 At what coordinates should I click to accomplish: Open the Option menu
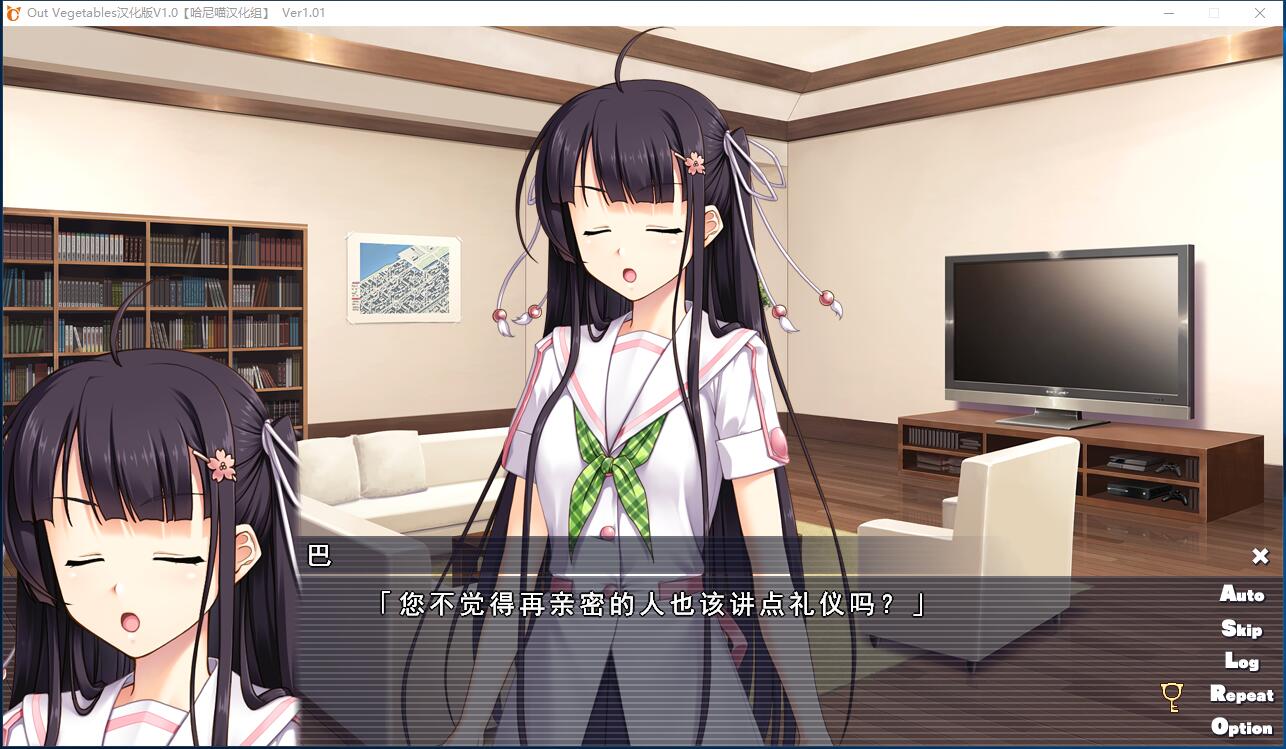(x=1241, y=727)
